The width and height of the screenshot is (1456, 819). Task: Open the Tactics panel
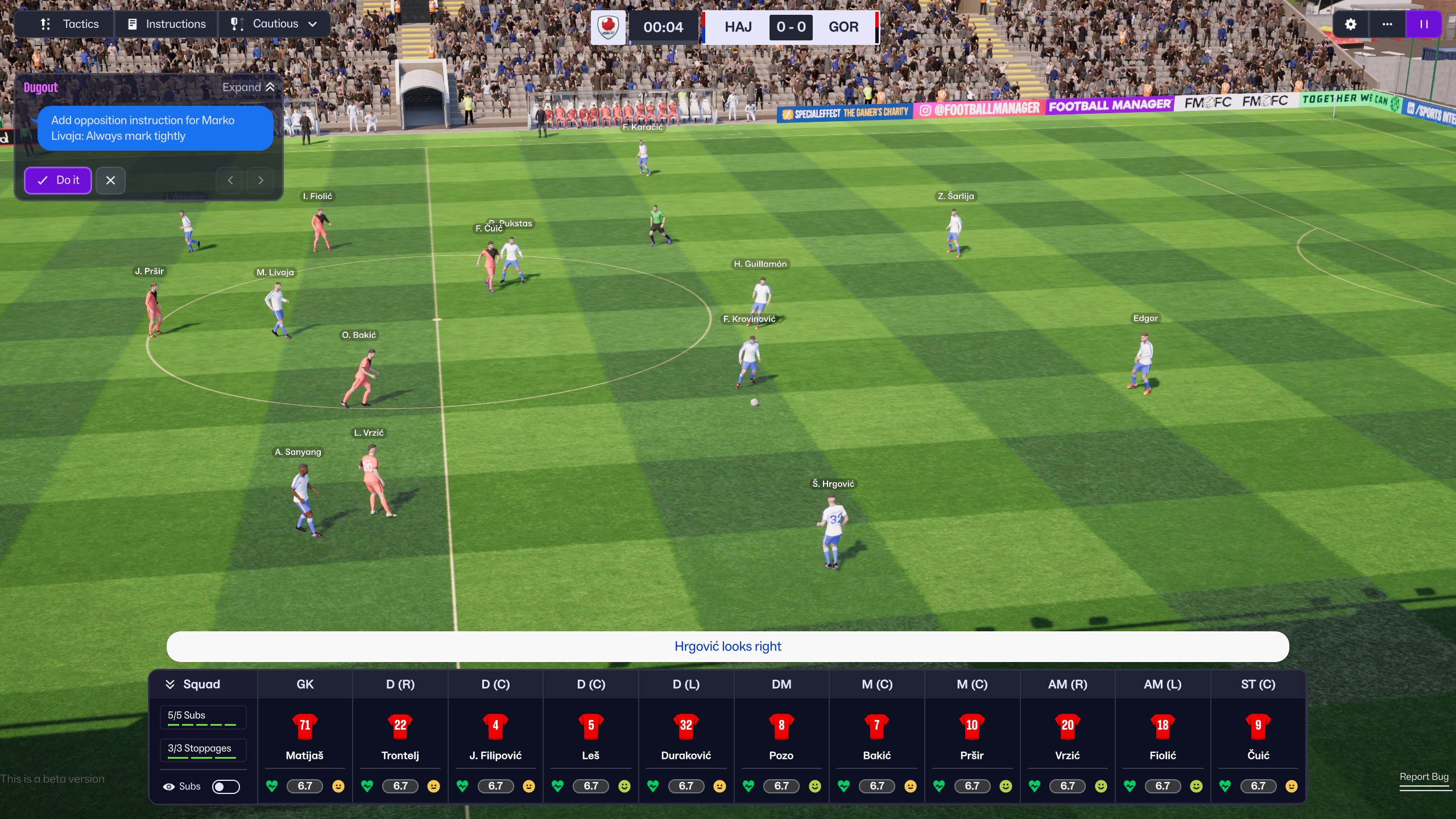69,24
